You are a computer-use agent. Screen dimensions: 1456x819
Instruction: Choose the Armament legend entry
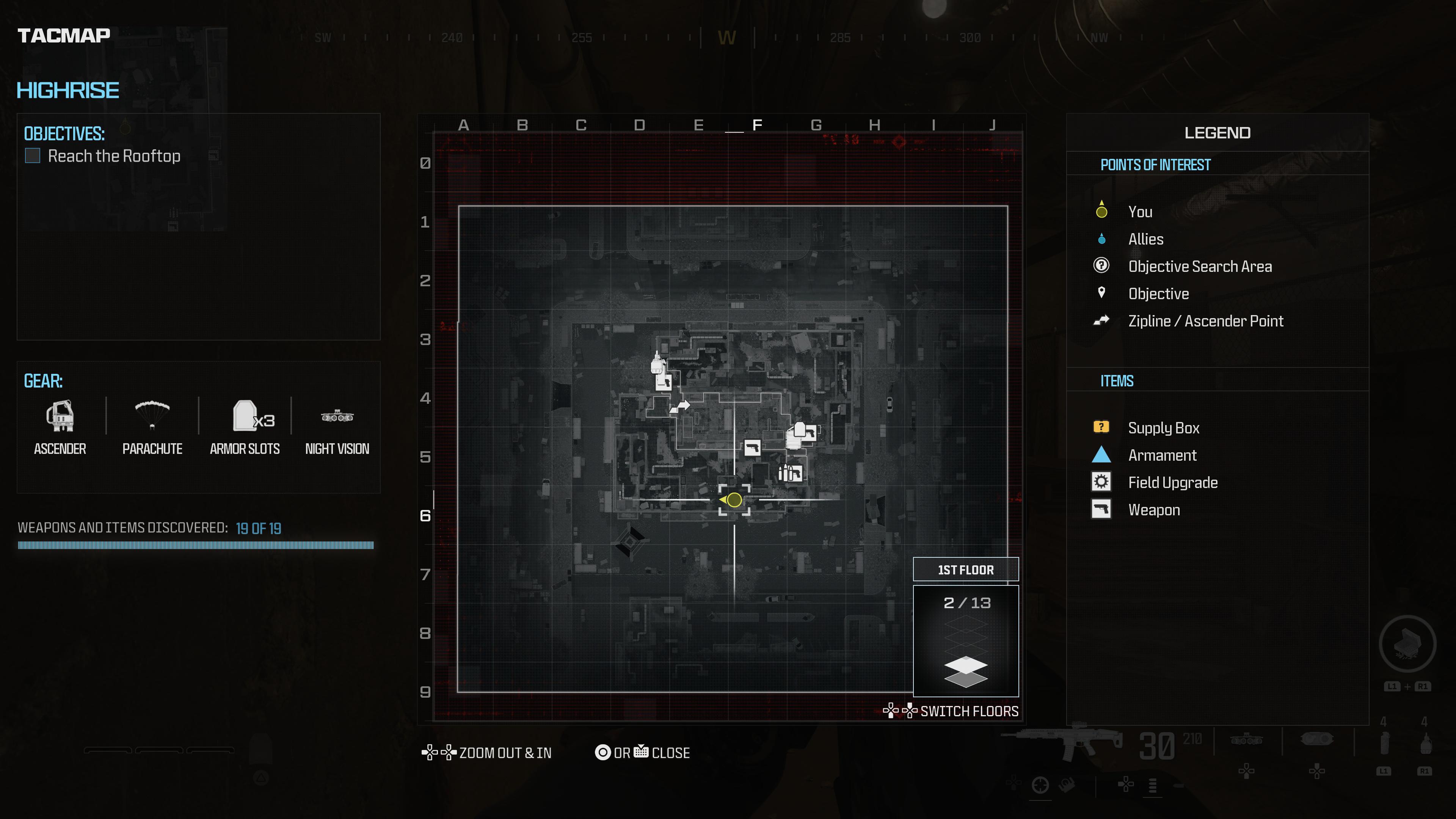coord(1162,455)
